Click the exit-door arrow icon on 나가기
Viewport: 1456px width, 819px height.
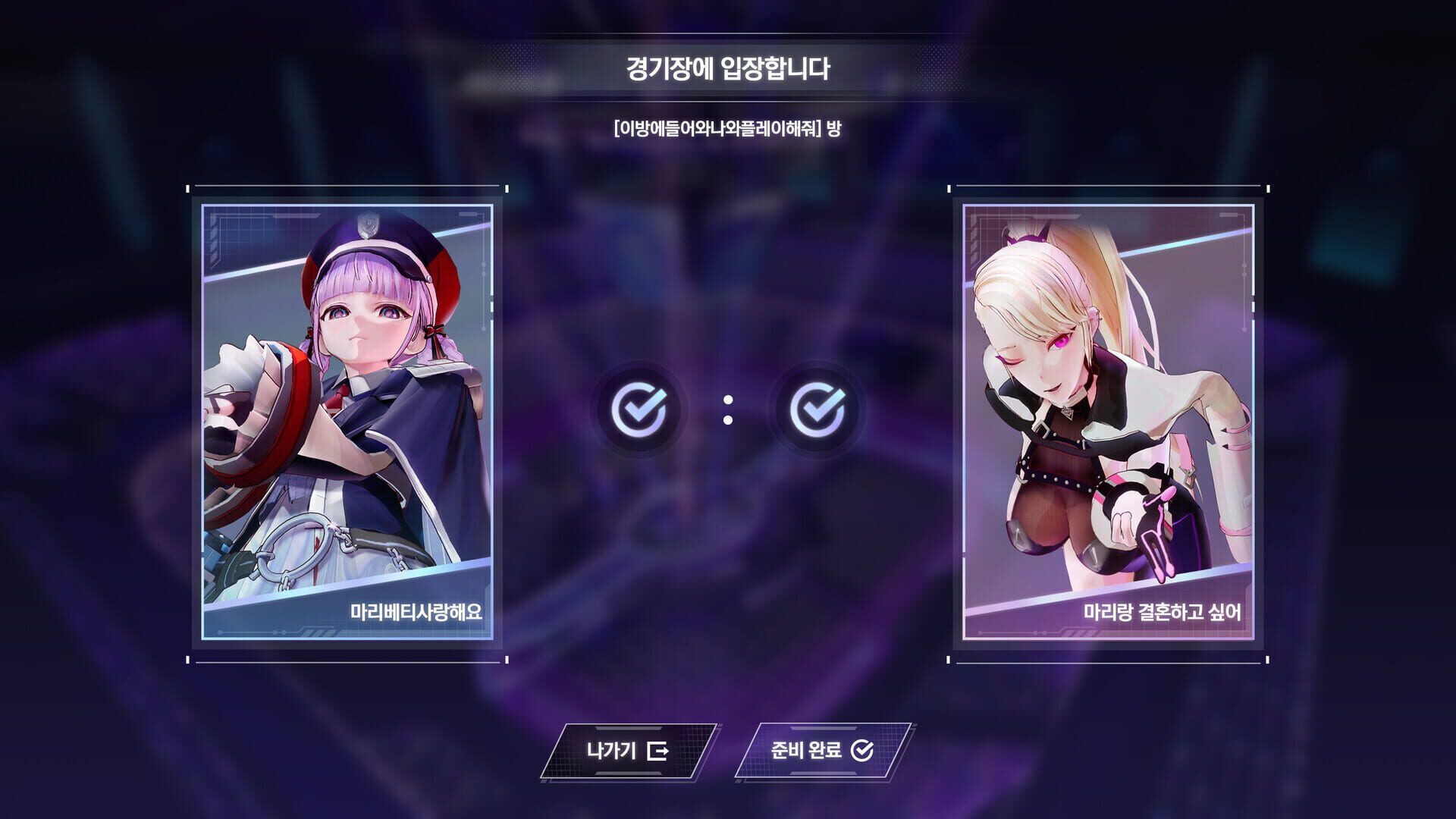tap(659, 751)
